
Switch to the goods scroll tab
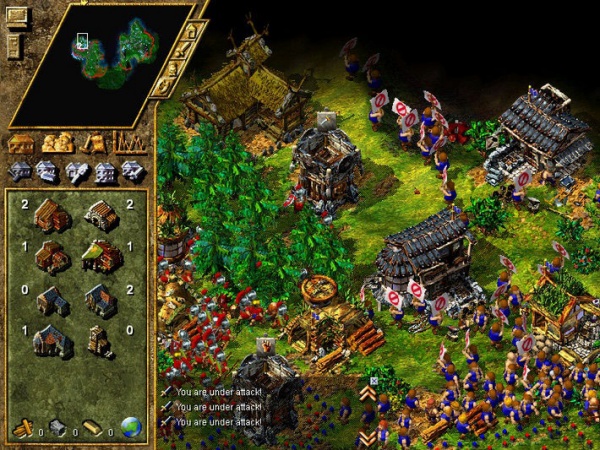point(94,143)
